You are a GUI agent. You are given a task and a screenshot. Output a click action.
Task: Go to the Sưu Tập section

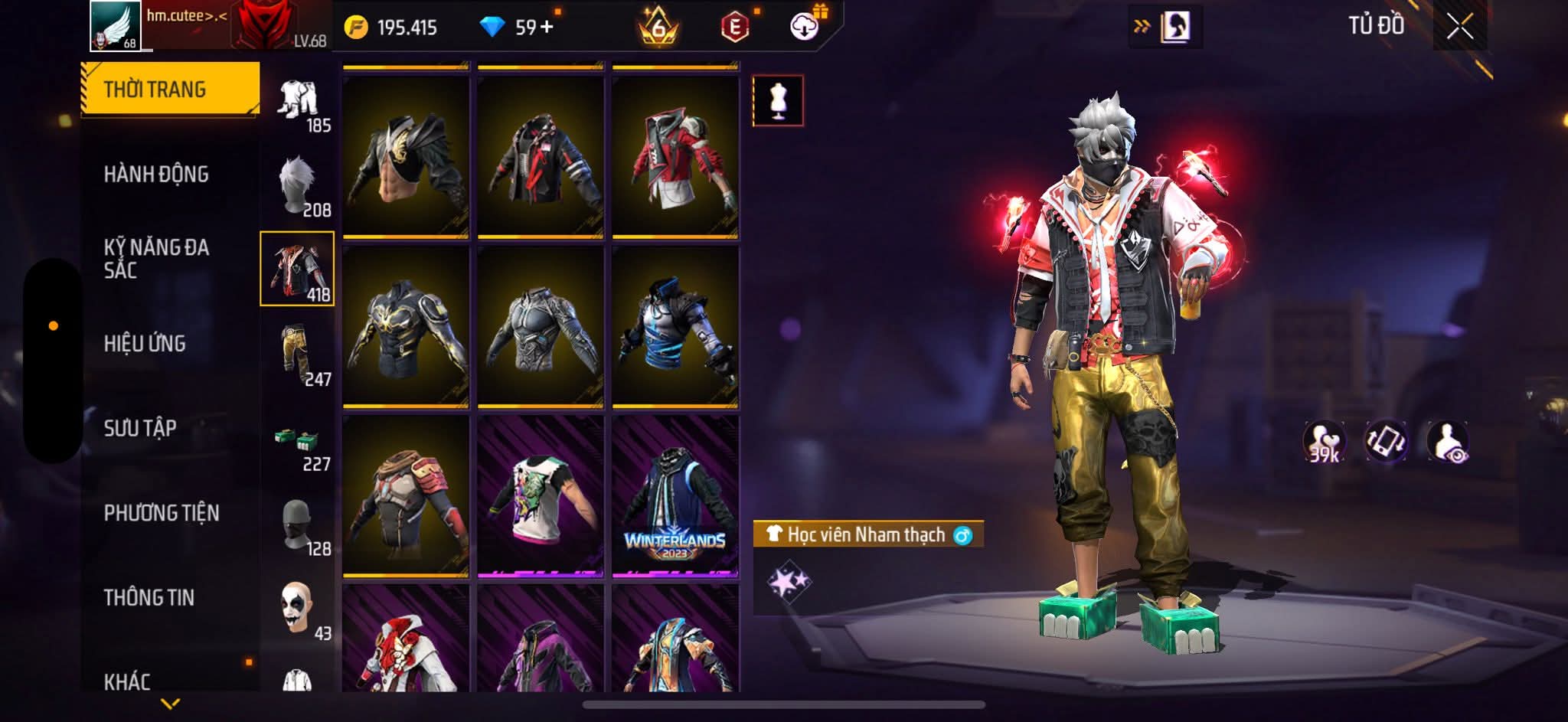[x=140, y=428]
